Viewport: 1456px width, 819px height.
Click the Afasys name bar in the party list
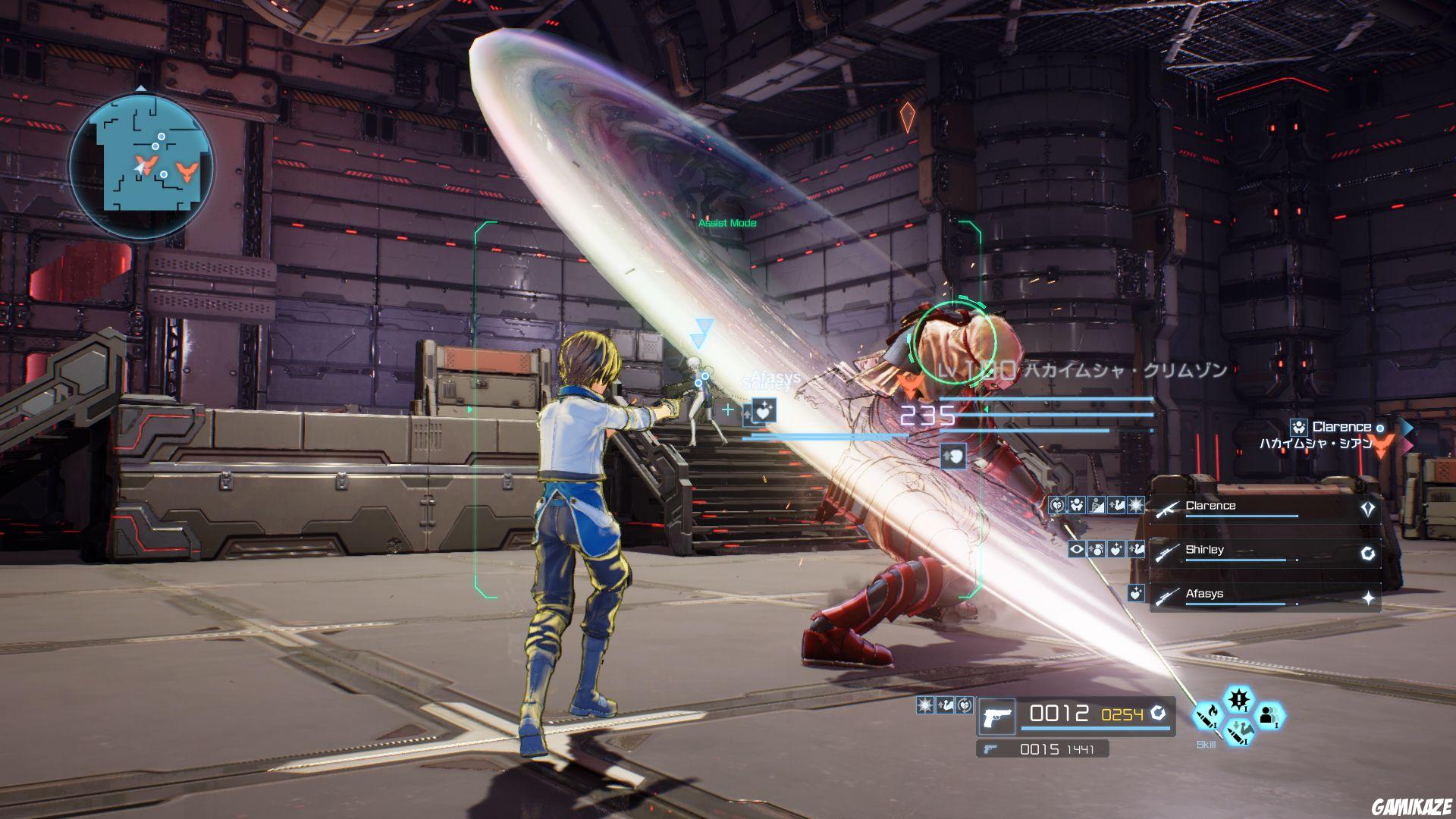point(1206,595)
